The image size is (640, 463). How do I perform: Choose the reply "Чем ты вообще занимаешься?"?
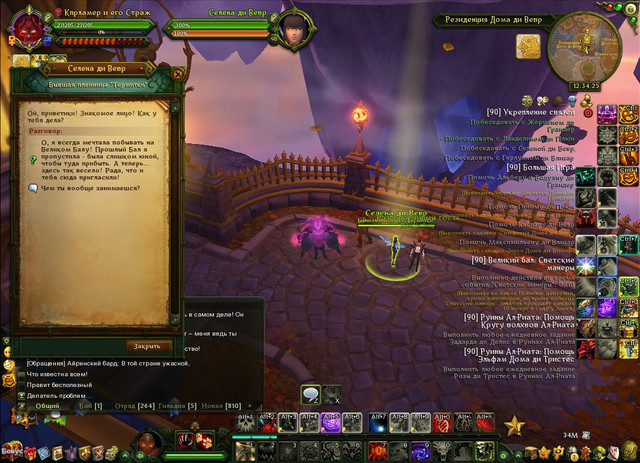[x=90, y=187]
